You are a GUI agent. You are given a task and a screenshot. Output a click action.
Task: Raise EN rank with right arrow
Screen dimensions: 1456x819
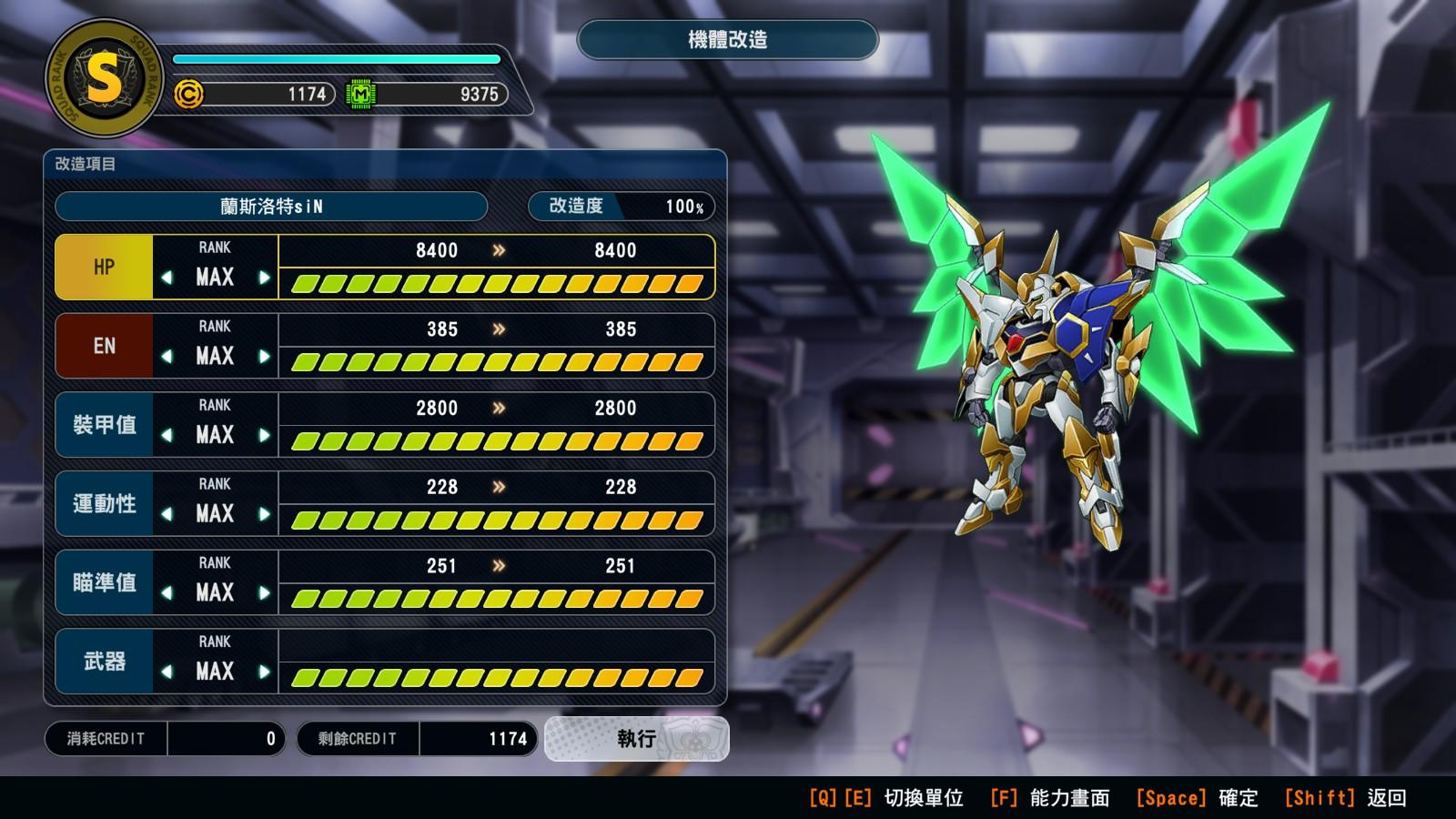pyautogui.click(x=264, y=357)
